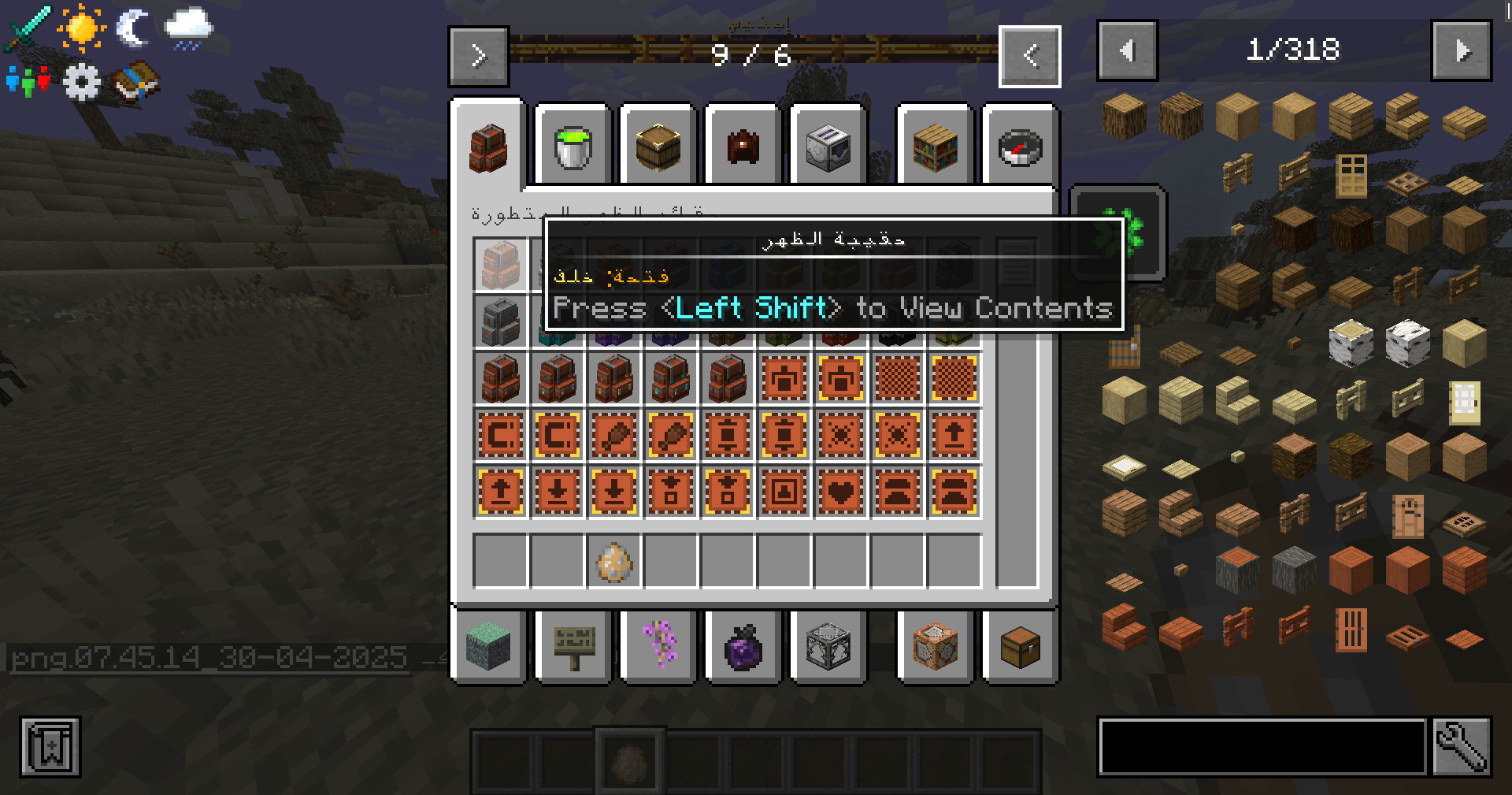
Task: Switch to the lime bucket creative tab
Action: 573,147
